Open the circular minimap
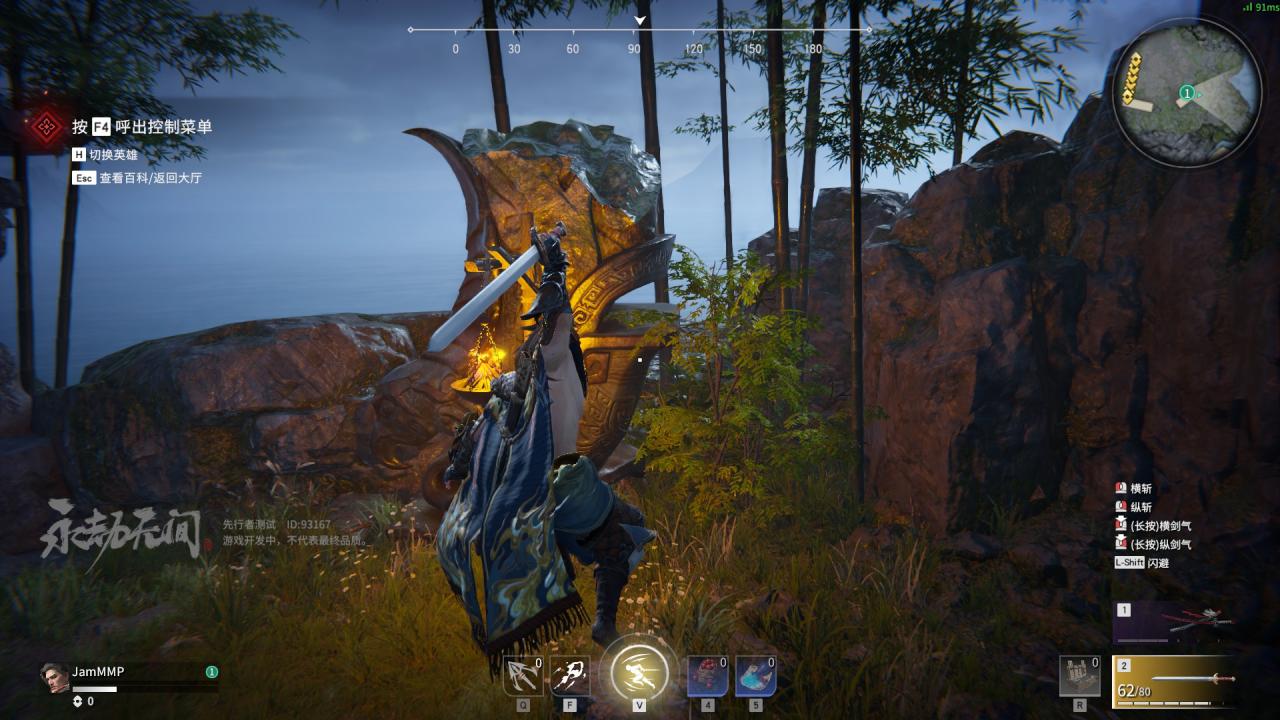The width and height of the screenshot is (1280, 720). (1187, 92)
